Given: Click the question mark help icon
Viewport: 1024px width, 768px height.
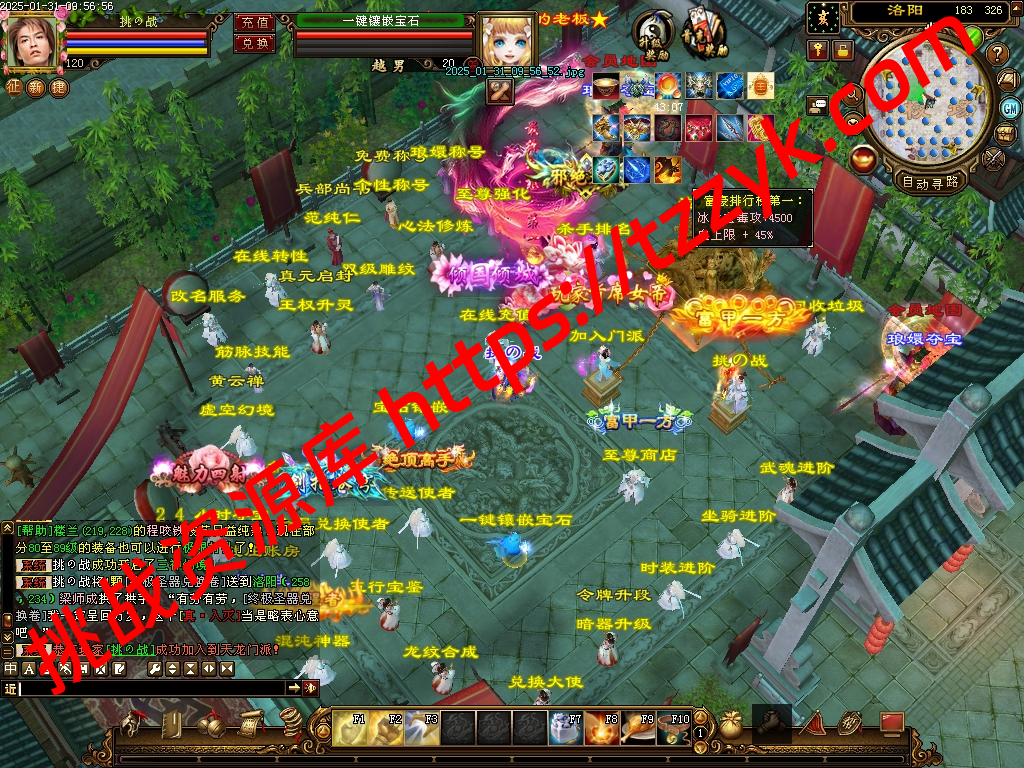Looking at the screenshot, I should point(996,53).
